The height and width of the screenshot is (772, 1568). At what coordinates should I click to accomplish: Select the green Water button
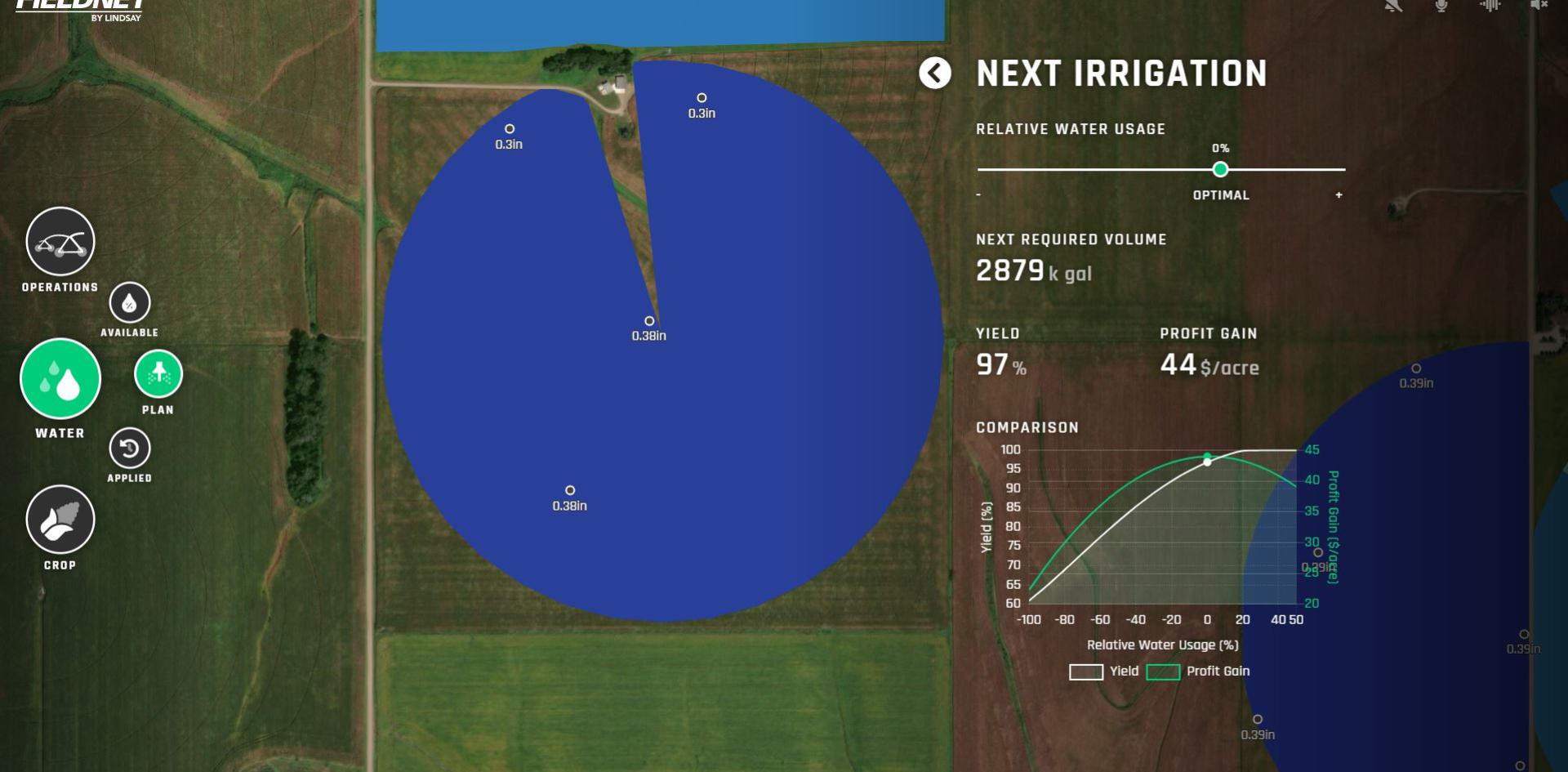point(60,379)
